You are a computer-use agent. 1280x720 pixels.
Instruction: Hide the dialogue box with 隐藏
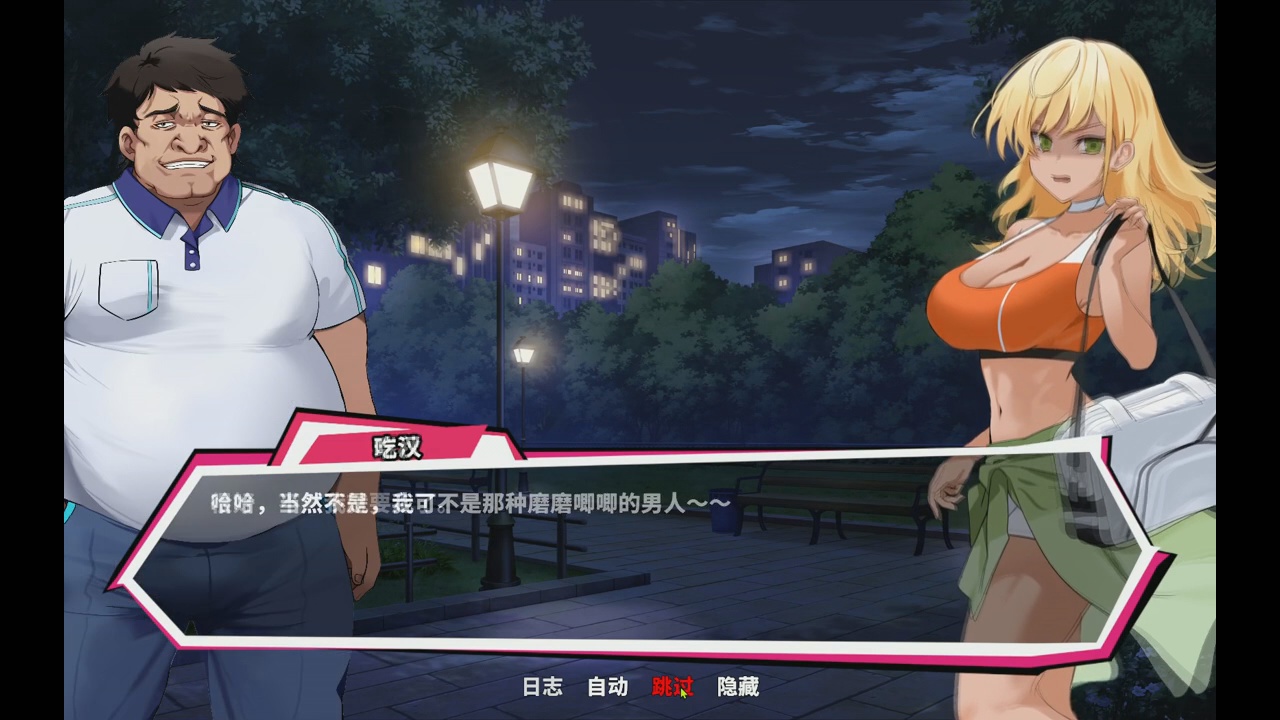click(738, 687)
